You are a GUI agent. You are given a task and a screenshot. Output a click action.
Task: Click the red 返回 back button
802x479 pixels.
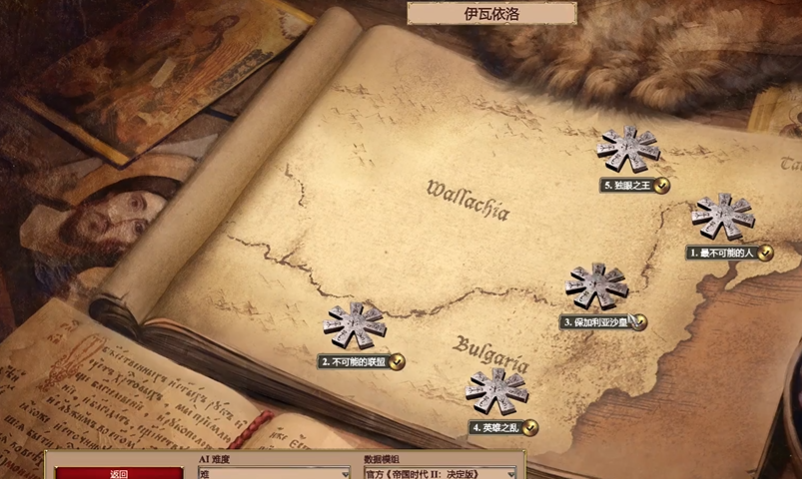[119, 473]
